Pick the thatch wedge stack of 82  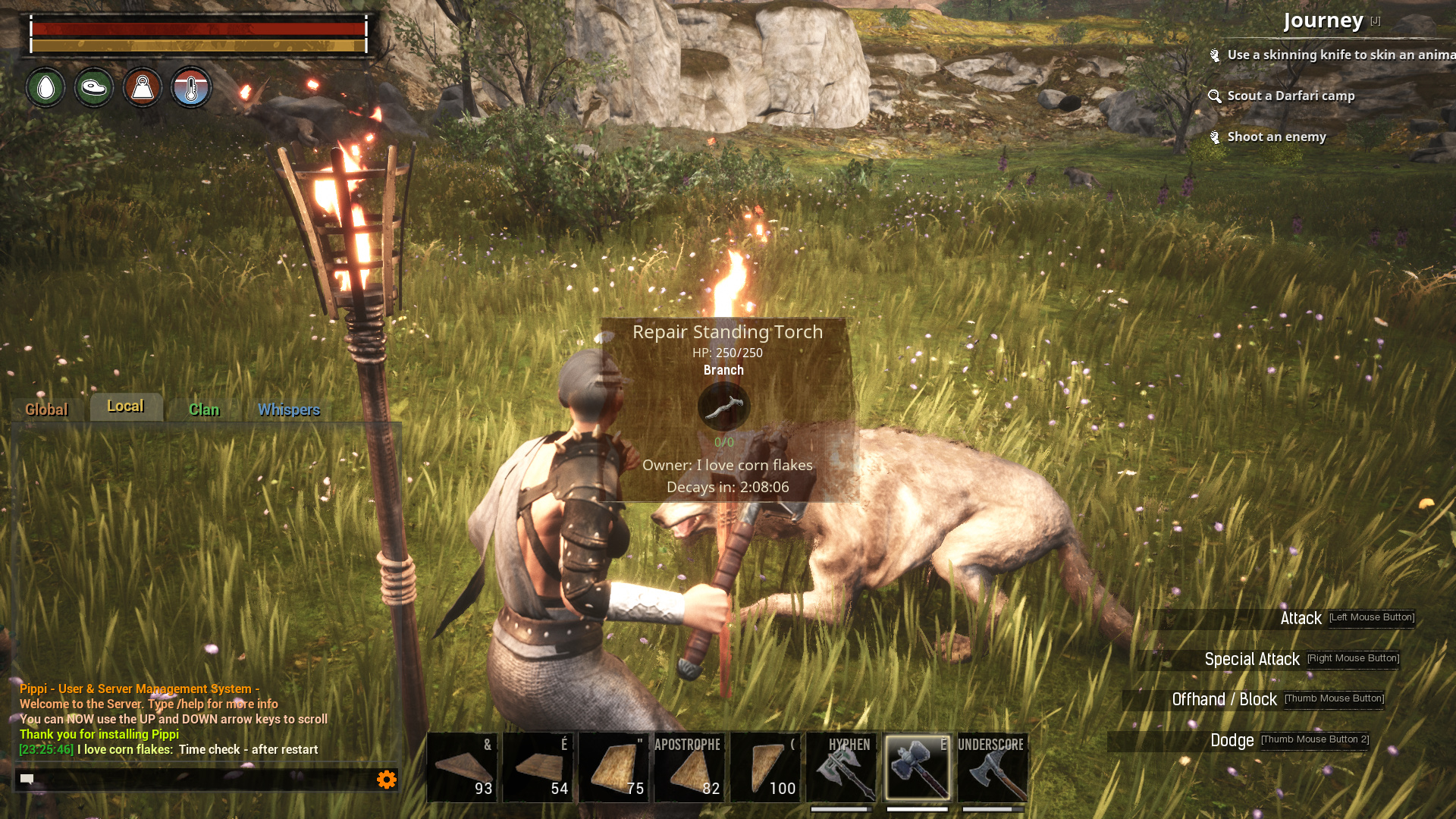coord(690,767)
